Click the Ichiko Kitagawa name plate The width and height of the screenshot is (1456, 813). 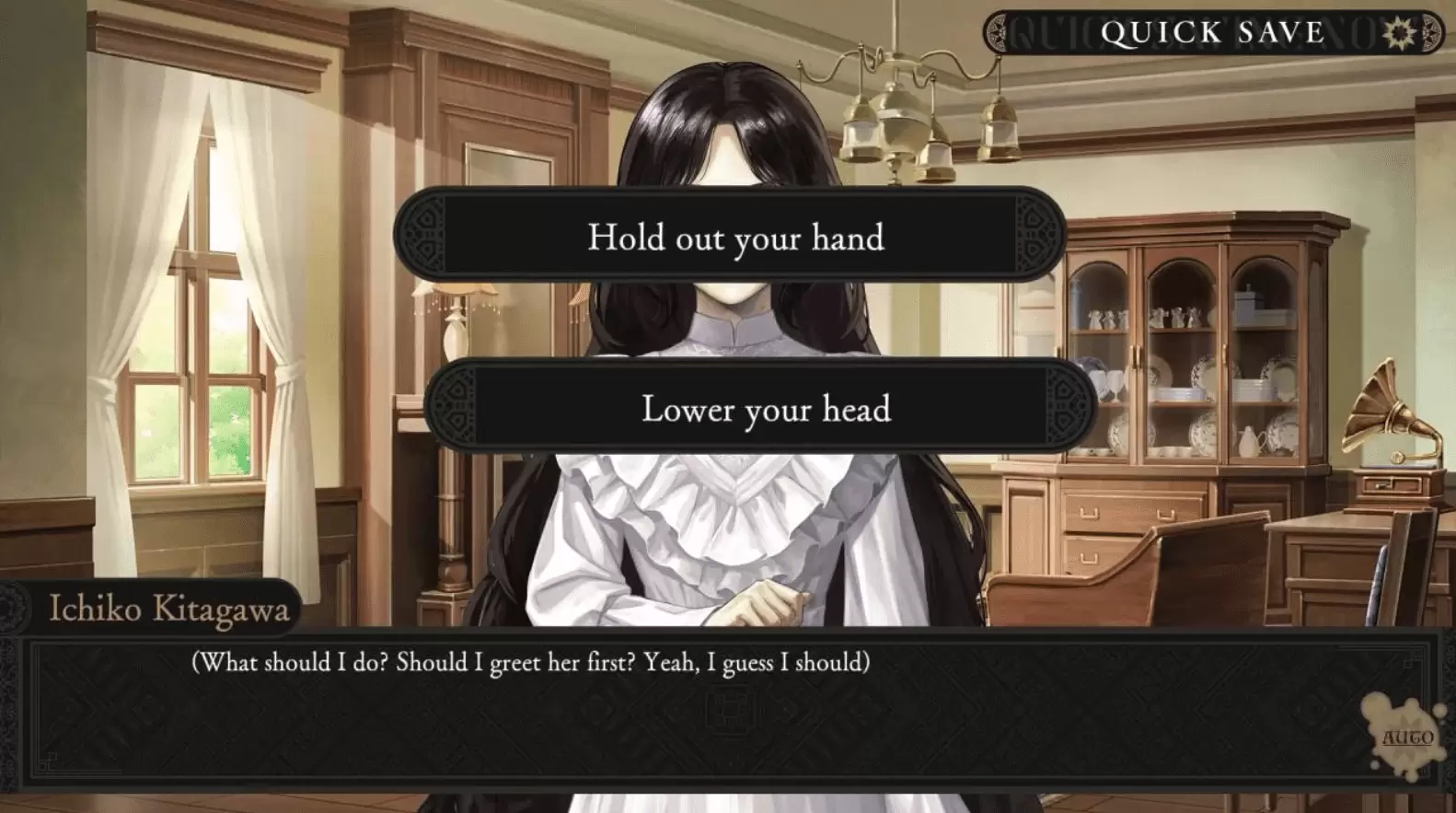click(170, 609)
